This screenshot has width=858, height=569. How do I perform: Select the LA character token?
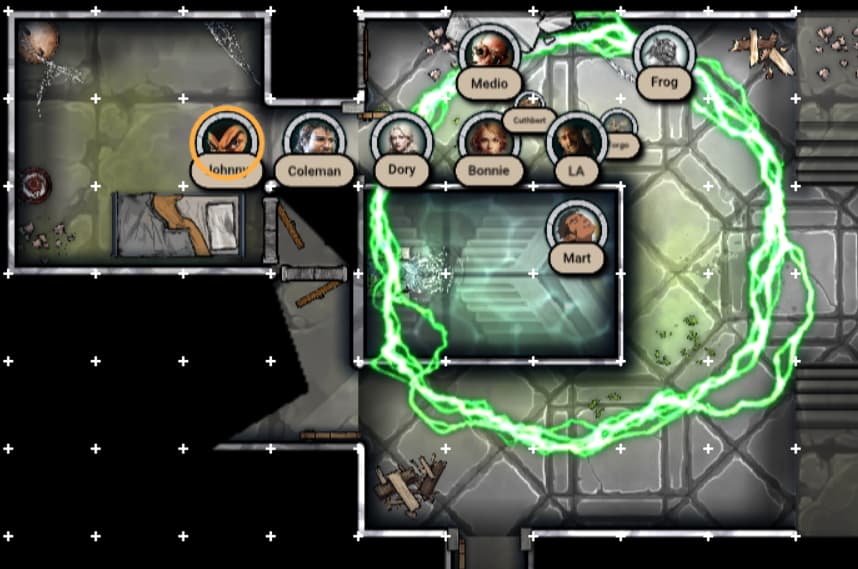(575, 141)
